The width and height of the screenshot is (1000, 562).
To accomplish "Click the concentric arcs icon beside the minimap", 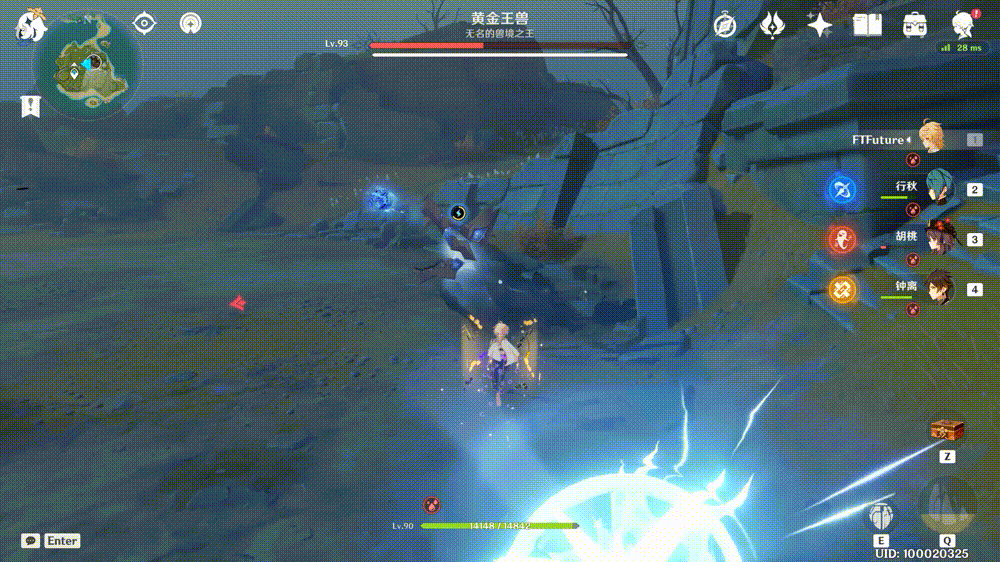I will click(190, 23).
